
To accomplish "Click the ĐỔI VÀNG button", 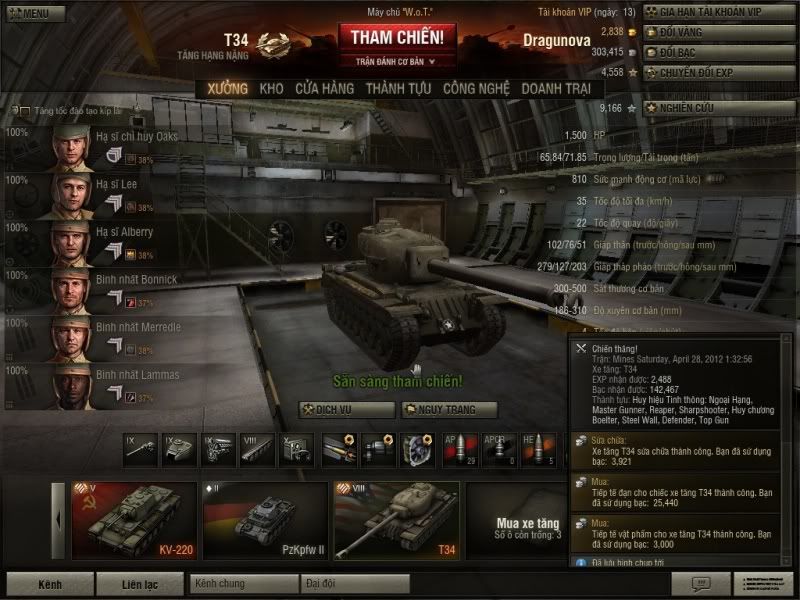I will 718,33.
